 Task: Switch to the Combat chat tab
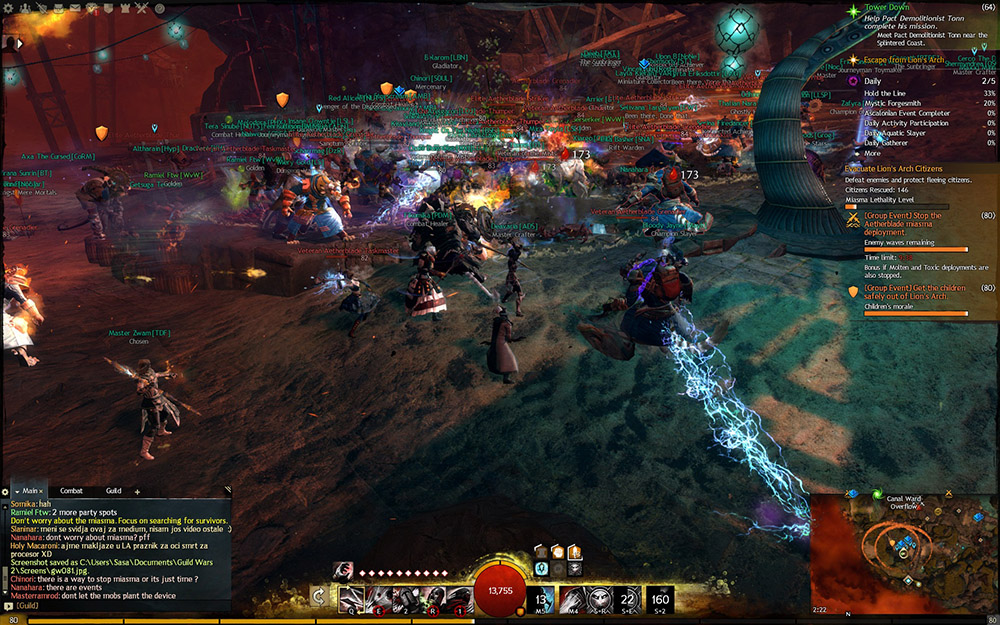point(71,491)
